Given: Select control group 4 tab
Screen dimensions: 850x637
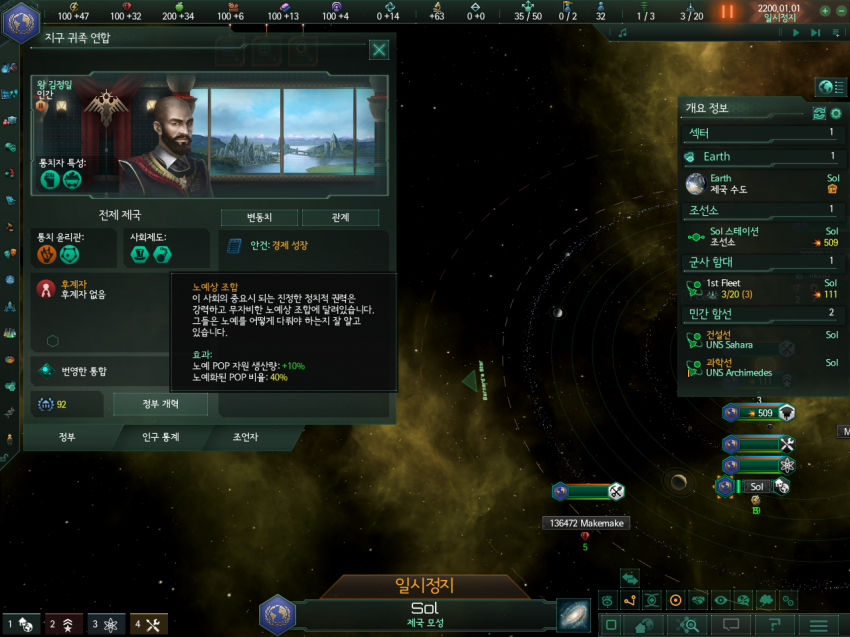Looking at the screenshot, I should [x=150, y=625].
